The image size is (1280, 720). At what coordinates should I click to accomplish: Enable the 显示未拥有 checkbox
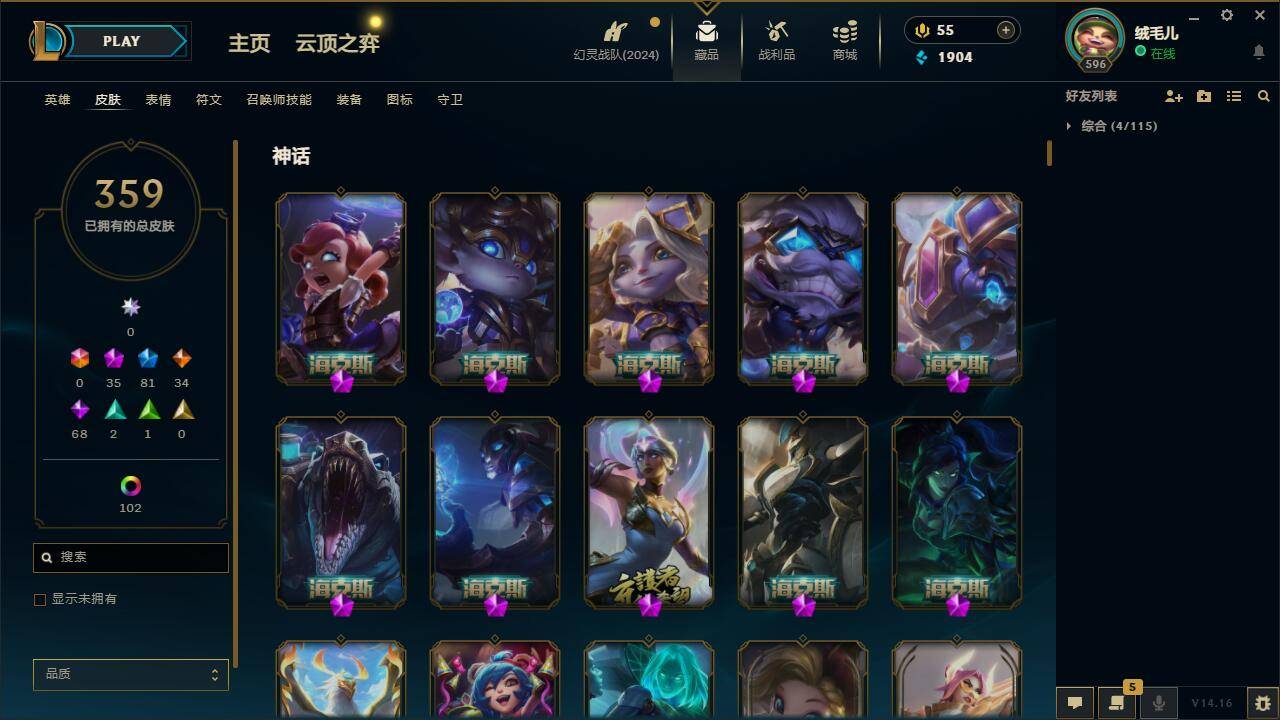click(40, 599)
